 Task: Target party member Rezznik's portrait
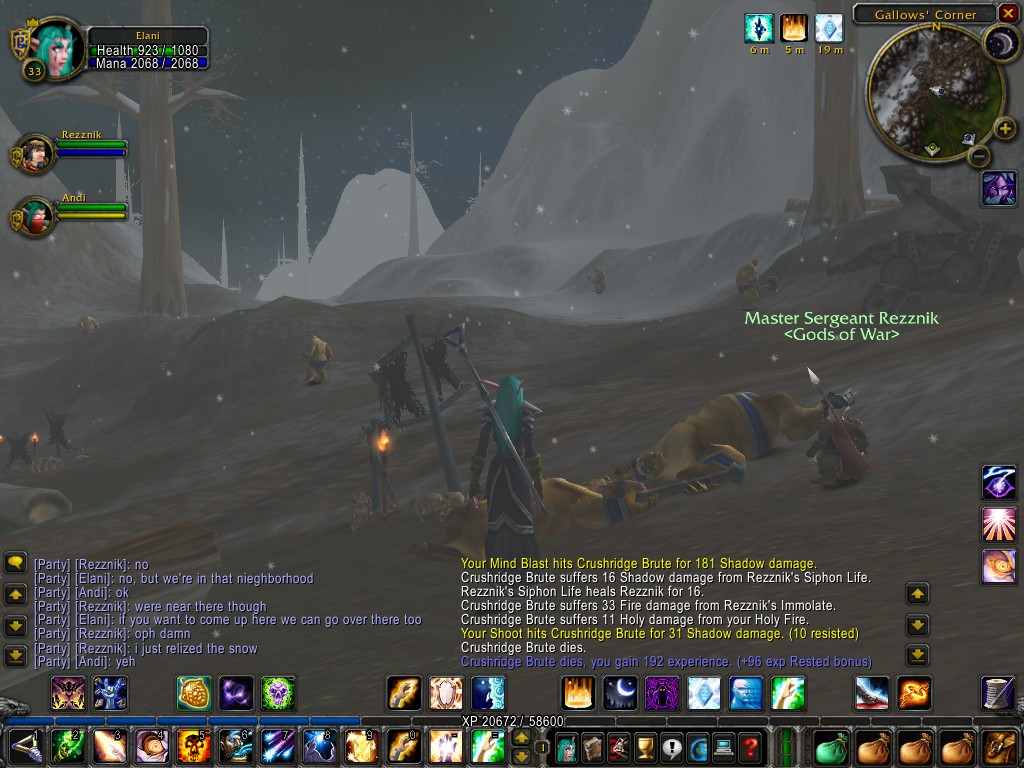(36, 153)
